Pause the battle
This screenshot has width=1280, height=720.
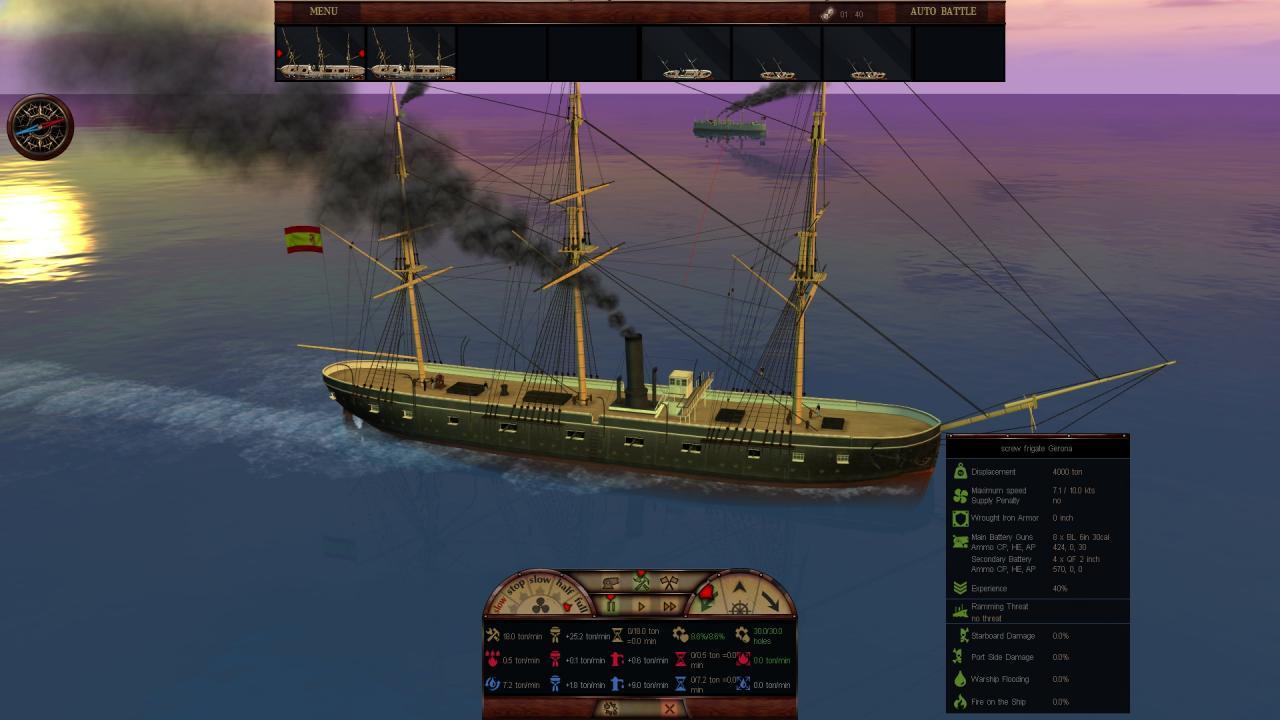(x=611, y=605)
